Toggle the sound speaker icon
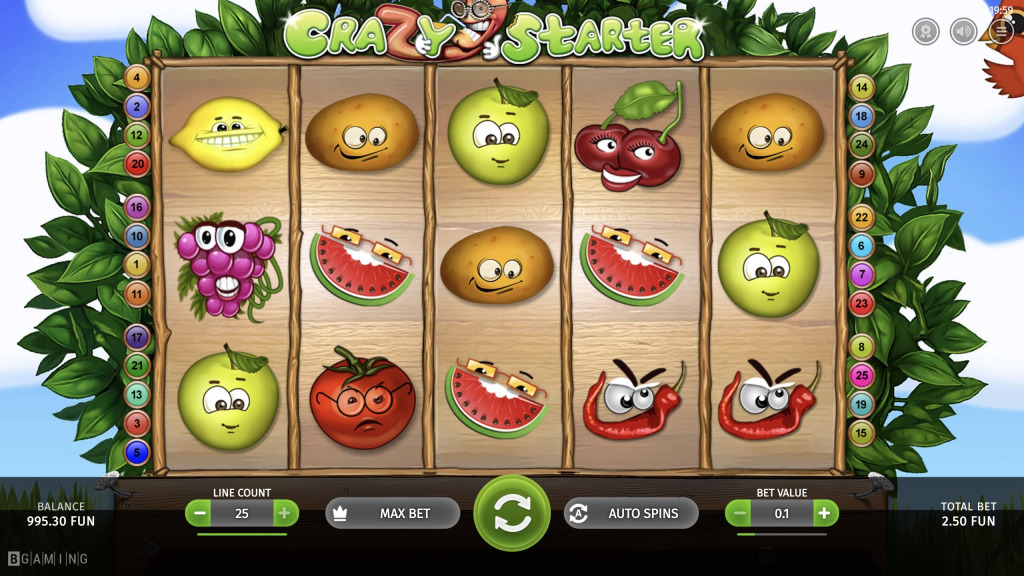This screenshot has height=576, width=1024. 963,31
